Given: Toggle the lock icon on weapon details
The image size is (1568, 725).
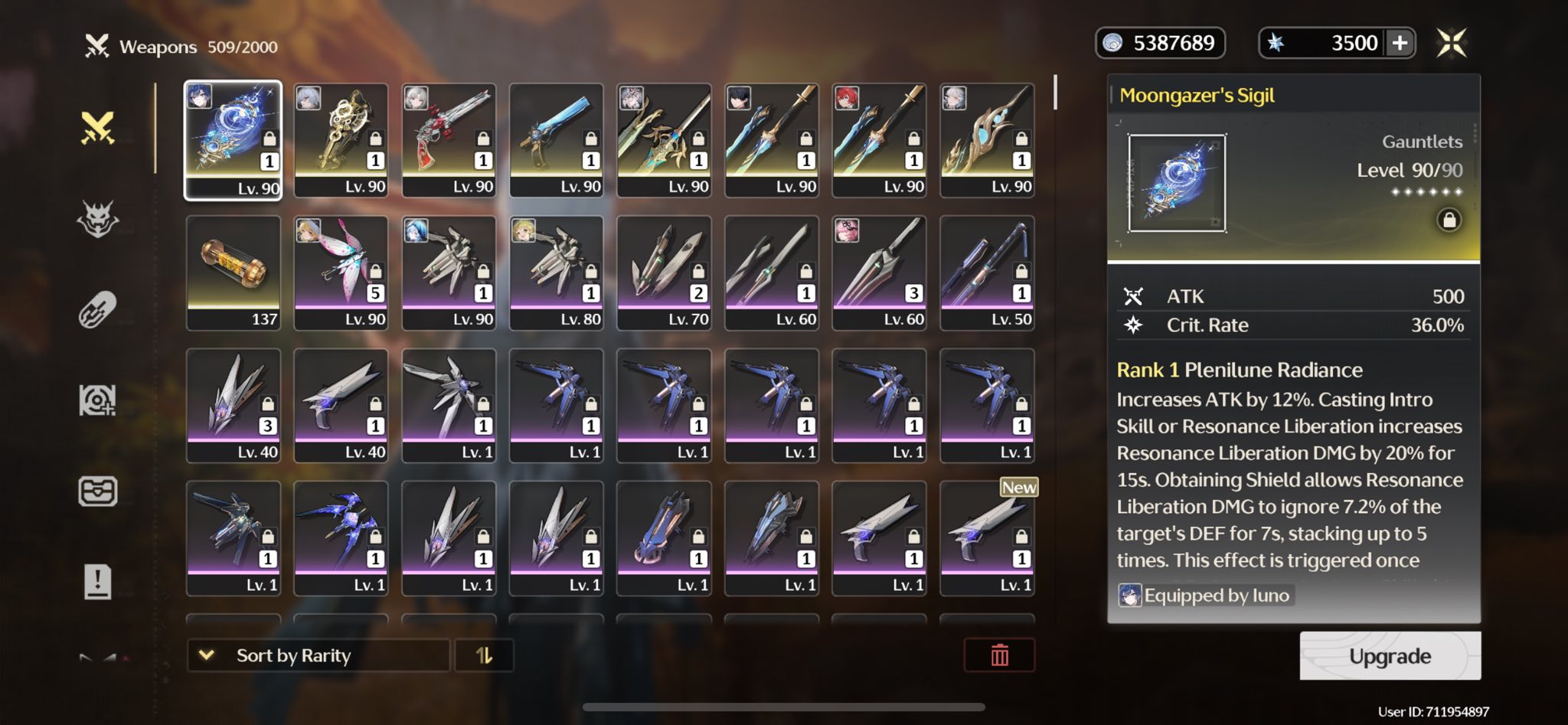Looking at the screenshot, I should (1449, 220).
